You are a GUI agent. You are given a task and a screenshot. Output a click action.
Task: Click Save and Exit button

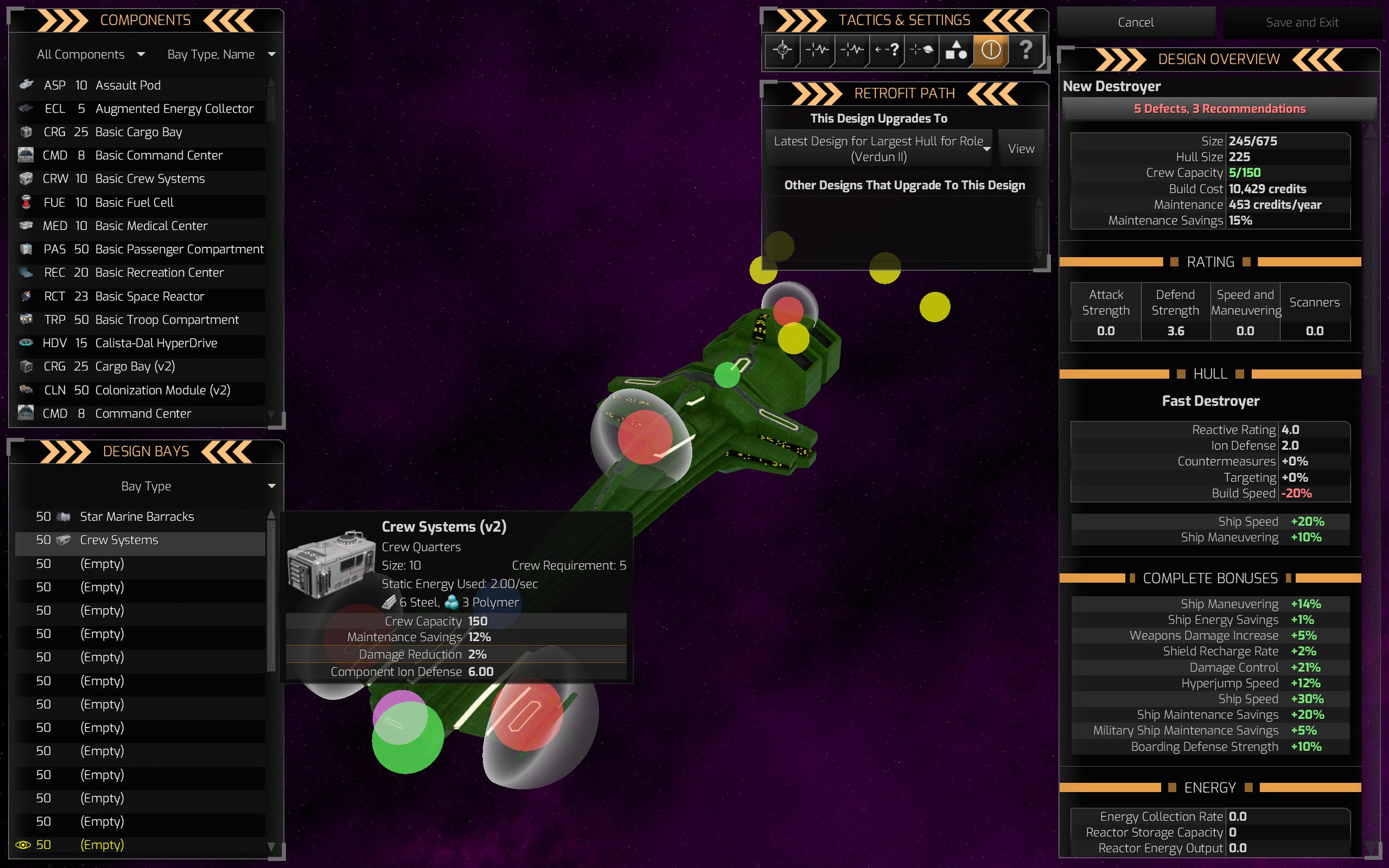(x=1302, y=22)
